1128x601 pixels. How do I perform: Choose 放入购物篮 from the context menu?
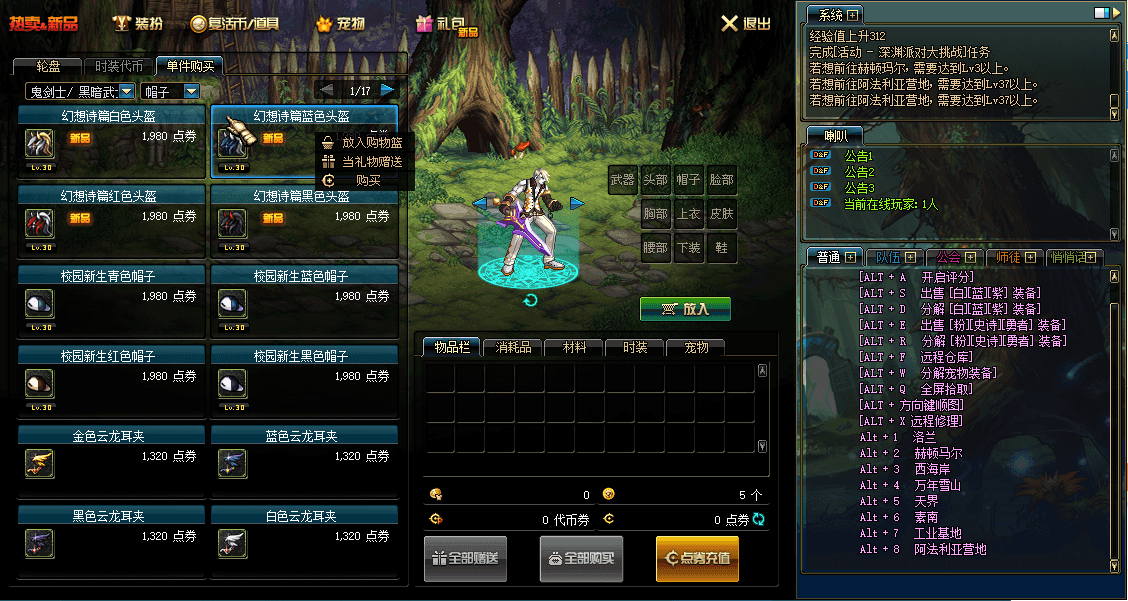[x=364, y=143]
